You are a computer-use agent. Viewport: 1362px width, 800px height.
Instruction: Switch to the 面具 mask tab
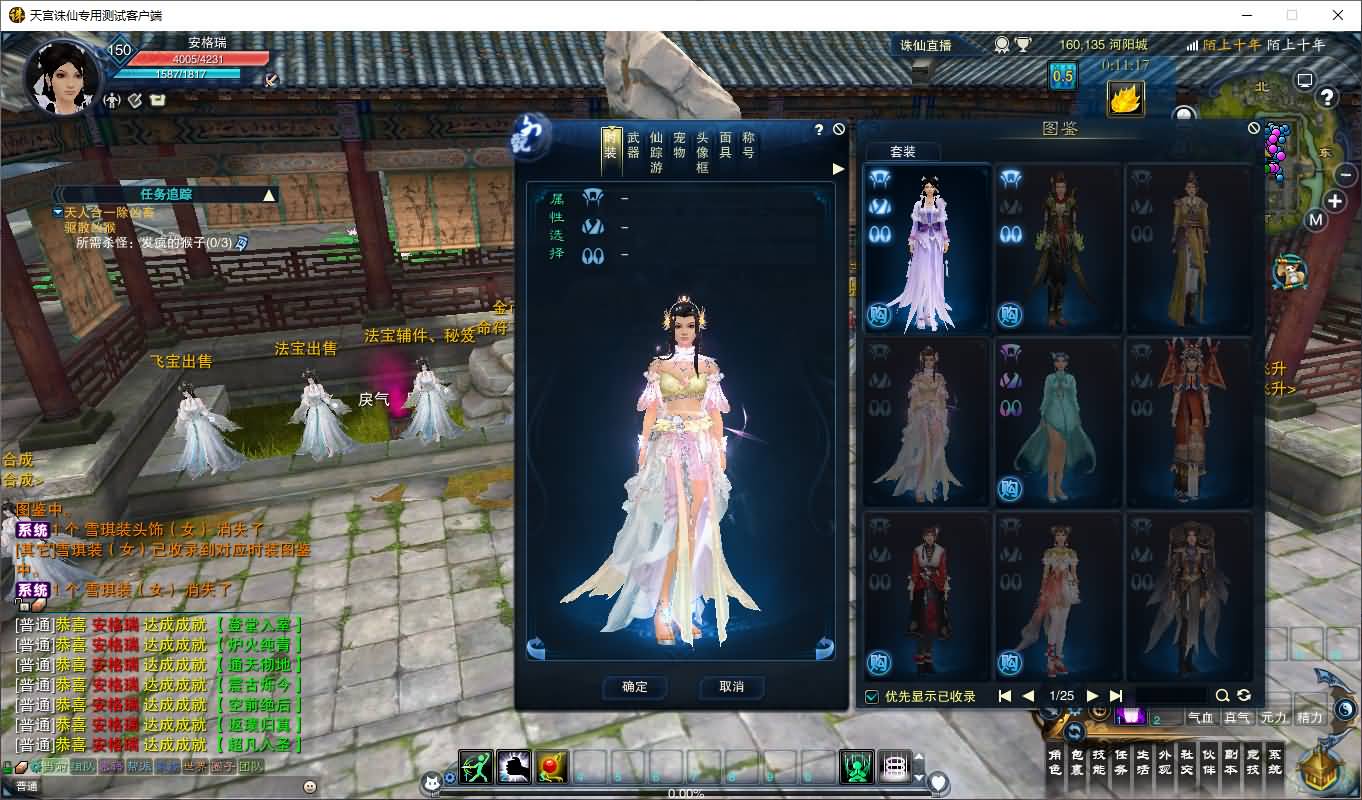click(x=725, y=146)
